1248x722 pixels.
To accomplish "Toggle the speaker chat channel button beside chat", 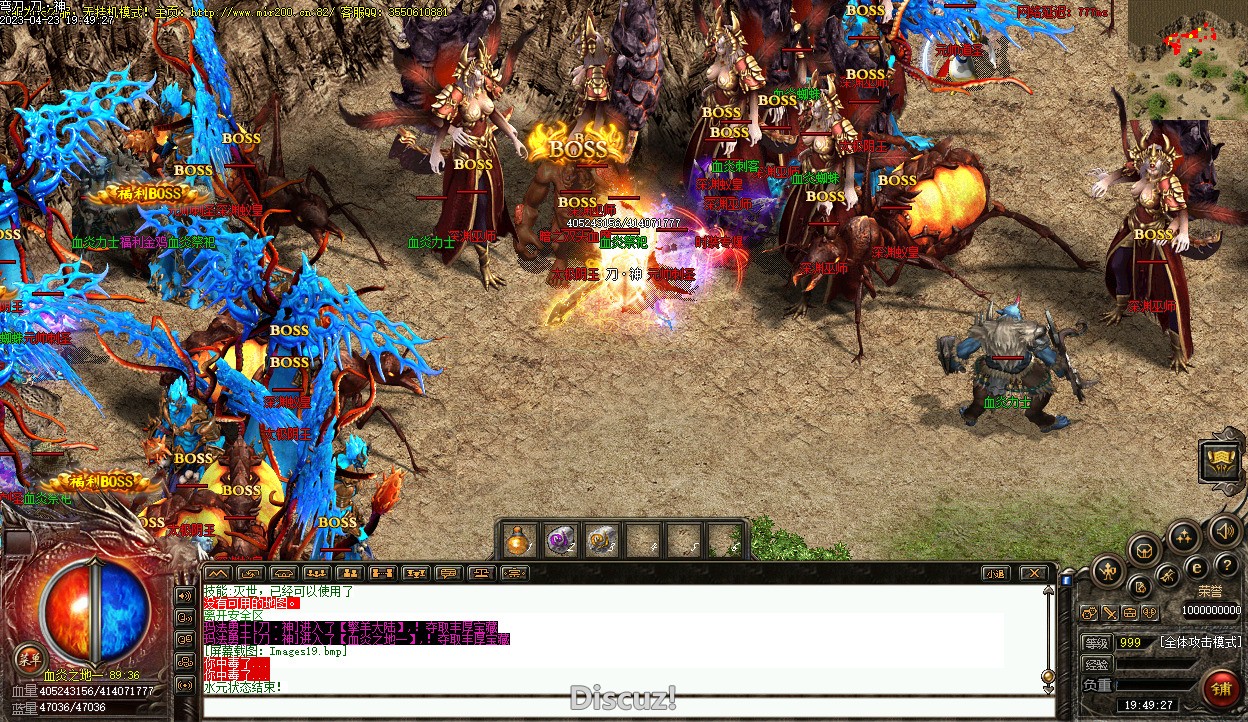I will click(x=184, y=595).
